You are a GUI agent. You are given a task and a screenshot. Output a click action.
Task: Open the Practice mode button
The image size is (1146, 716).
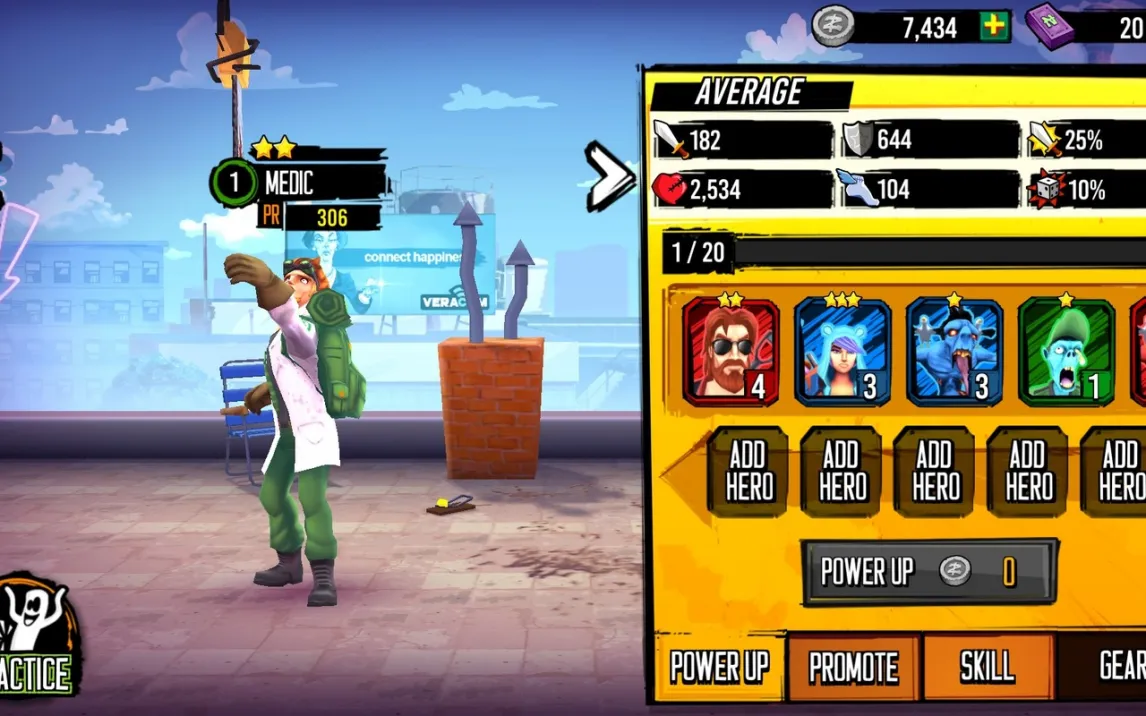pos(38,638)
